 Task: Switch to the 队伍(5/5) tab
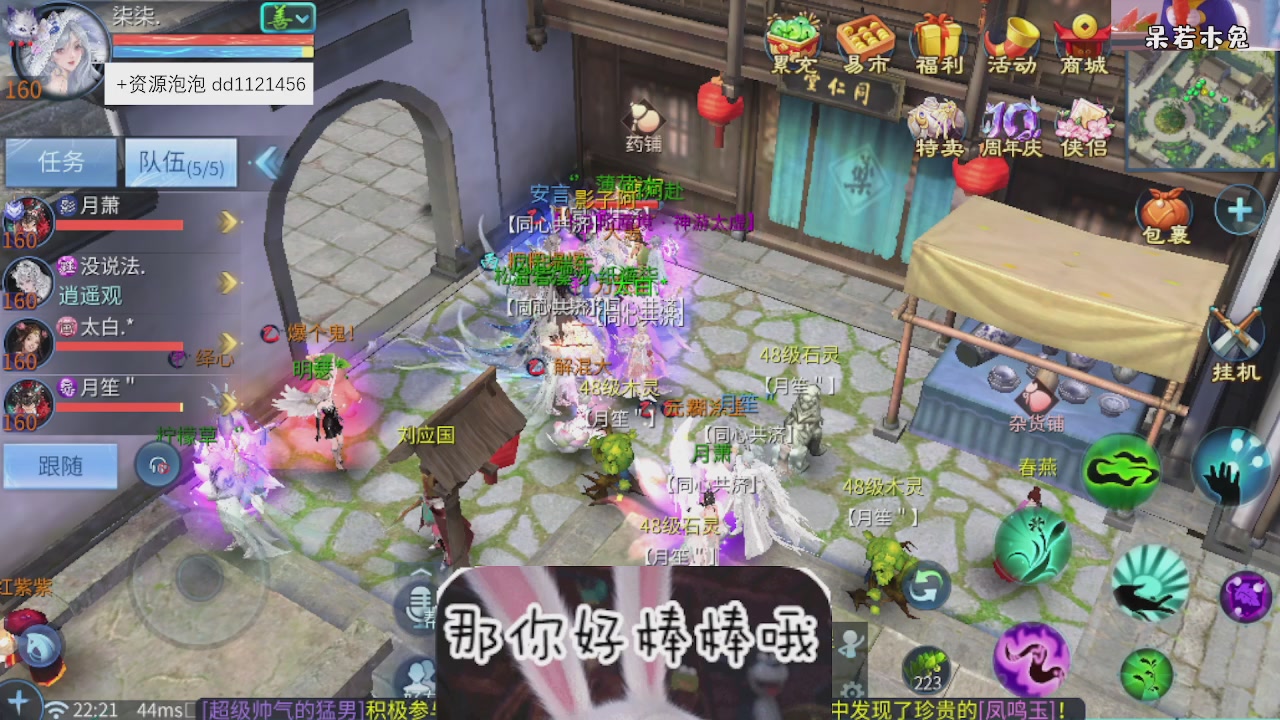click(x=180, y=162)
